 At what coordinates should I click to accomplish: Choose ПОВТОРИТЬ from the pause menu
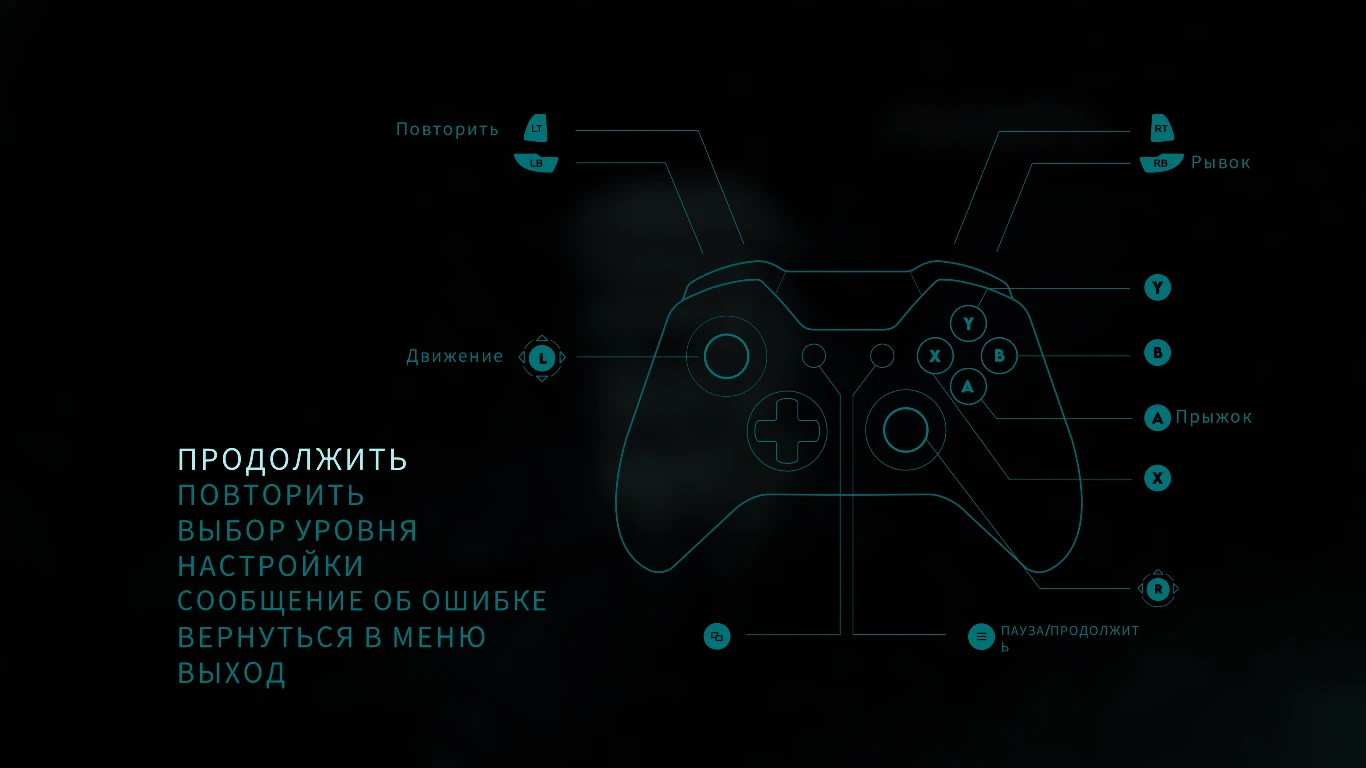270,494
